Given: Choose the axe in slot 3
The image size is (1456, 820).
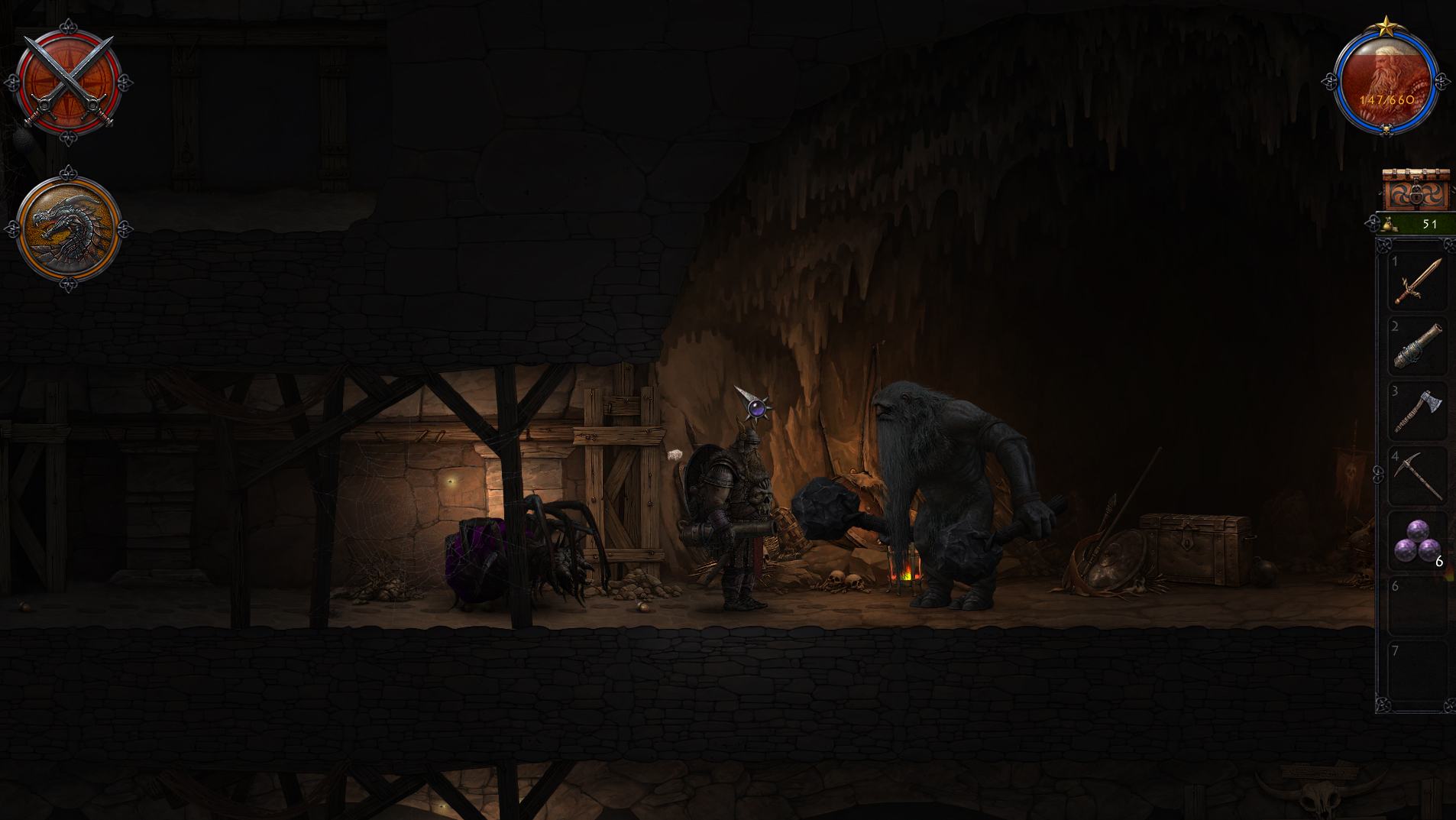Looking at the screenshot, I should pyautogui.click(x=1418, y=411).
